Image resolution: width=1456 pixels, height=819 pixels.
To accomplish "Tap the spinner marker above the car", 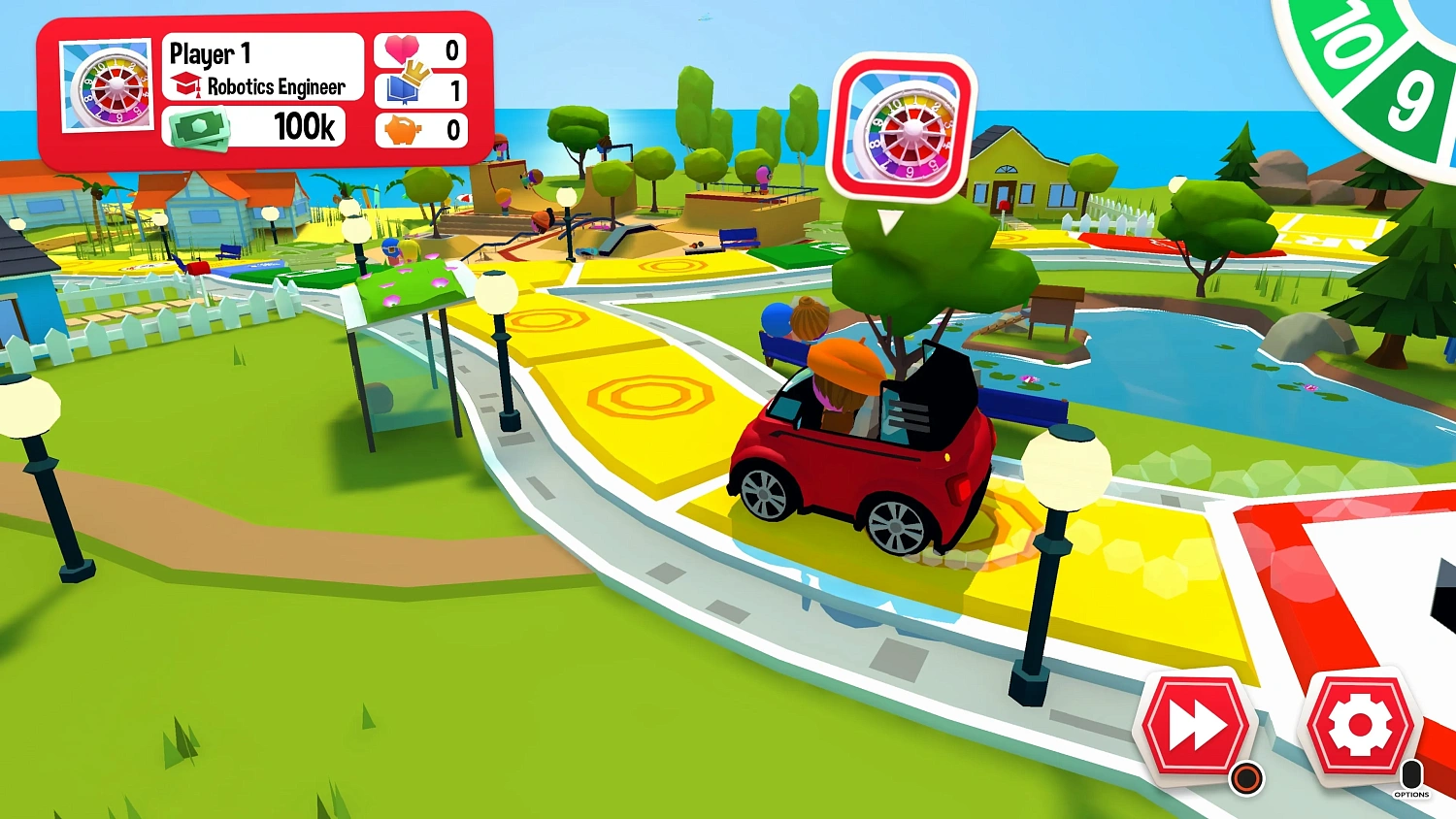I will tap(905, 127).
